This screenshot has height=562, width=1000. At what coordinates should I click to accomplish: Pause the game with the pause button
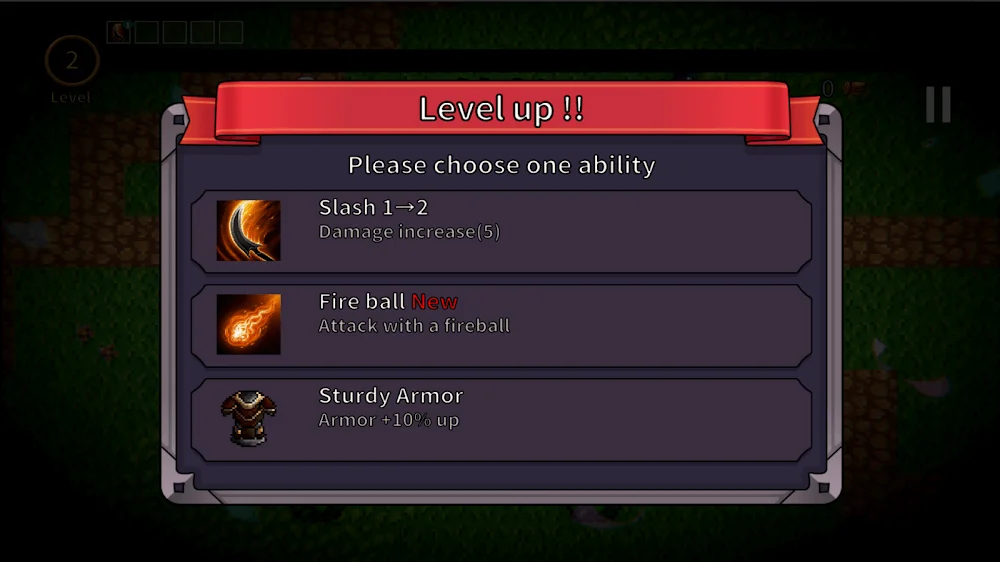937,105
